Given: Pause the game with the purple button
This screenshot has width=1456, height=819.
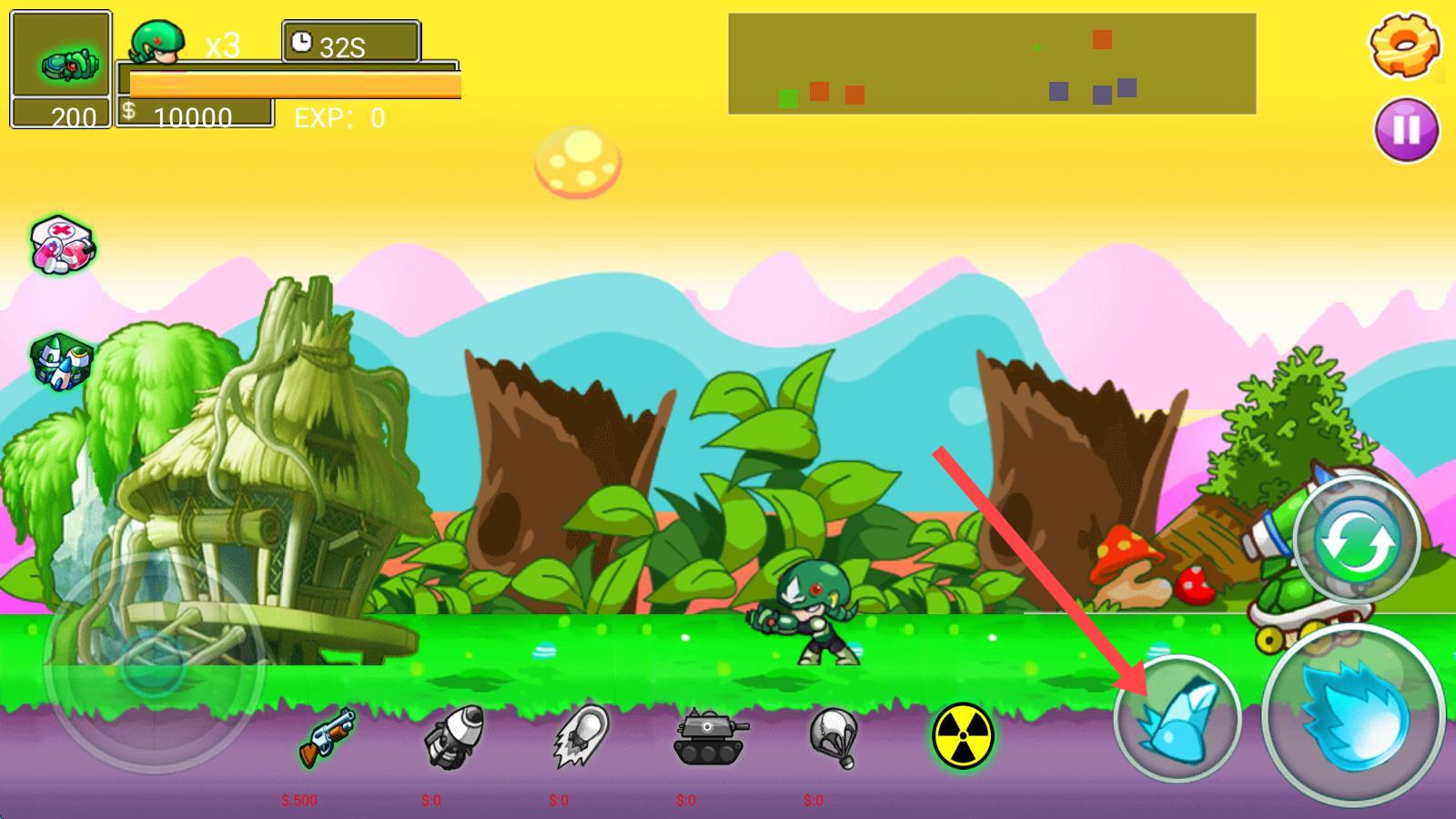Looking at the screenshot, I should point(1406,129).
